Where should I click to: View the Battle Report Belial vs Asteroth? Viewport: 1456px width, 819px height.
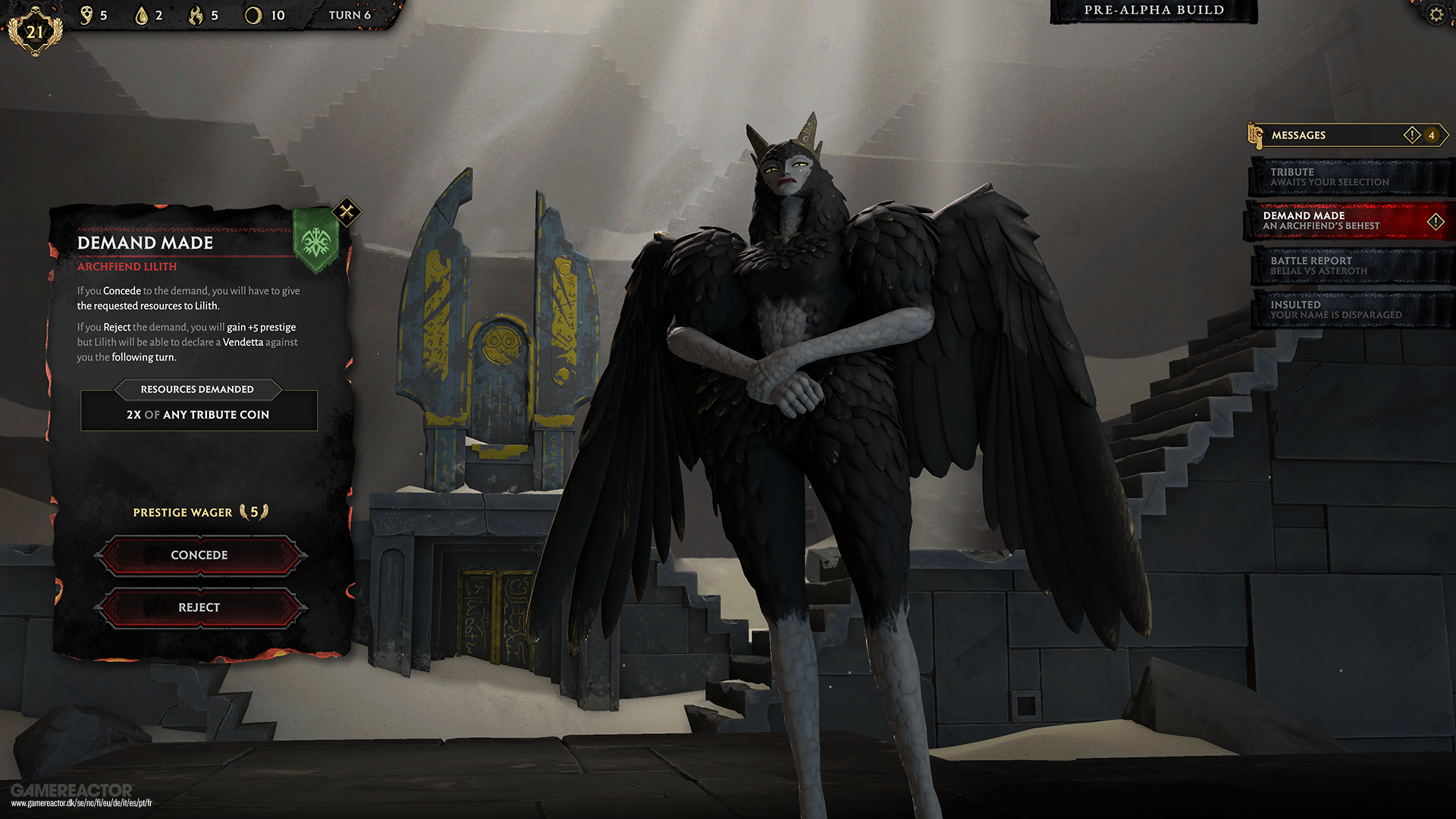click(x=1350, y=265)
